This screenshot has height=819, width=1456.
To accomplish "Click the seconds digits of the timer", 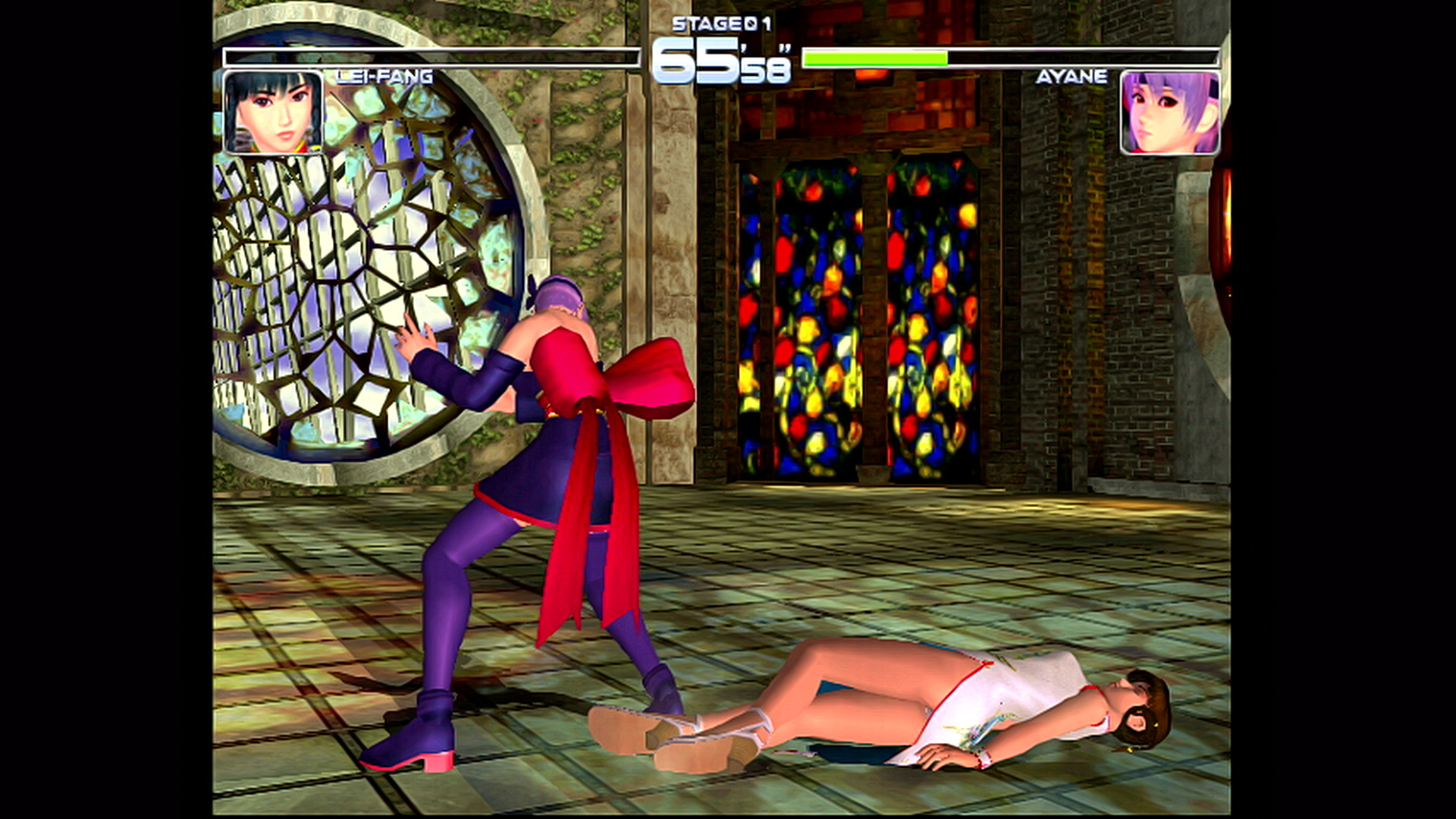I will pos(766,68).
